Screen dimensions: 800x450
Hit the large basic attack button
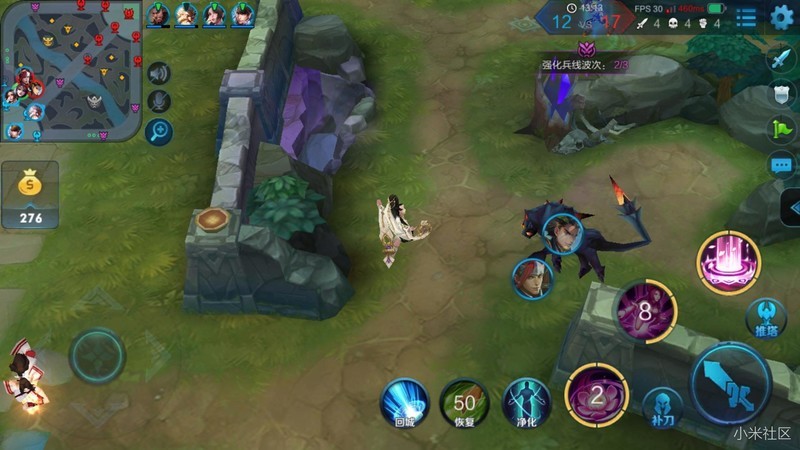[730, 384]
